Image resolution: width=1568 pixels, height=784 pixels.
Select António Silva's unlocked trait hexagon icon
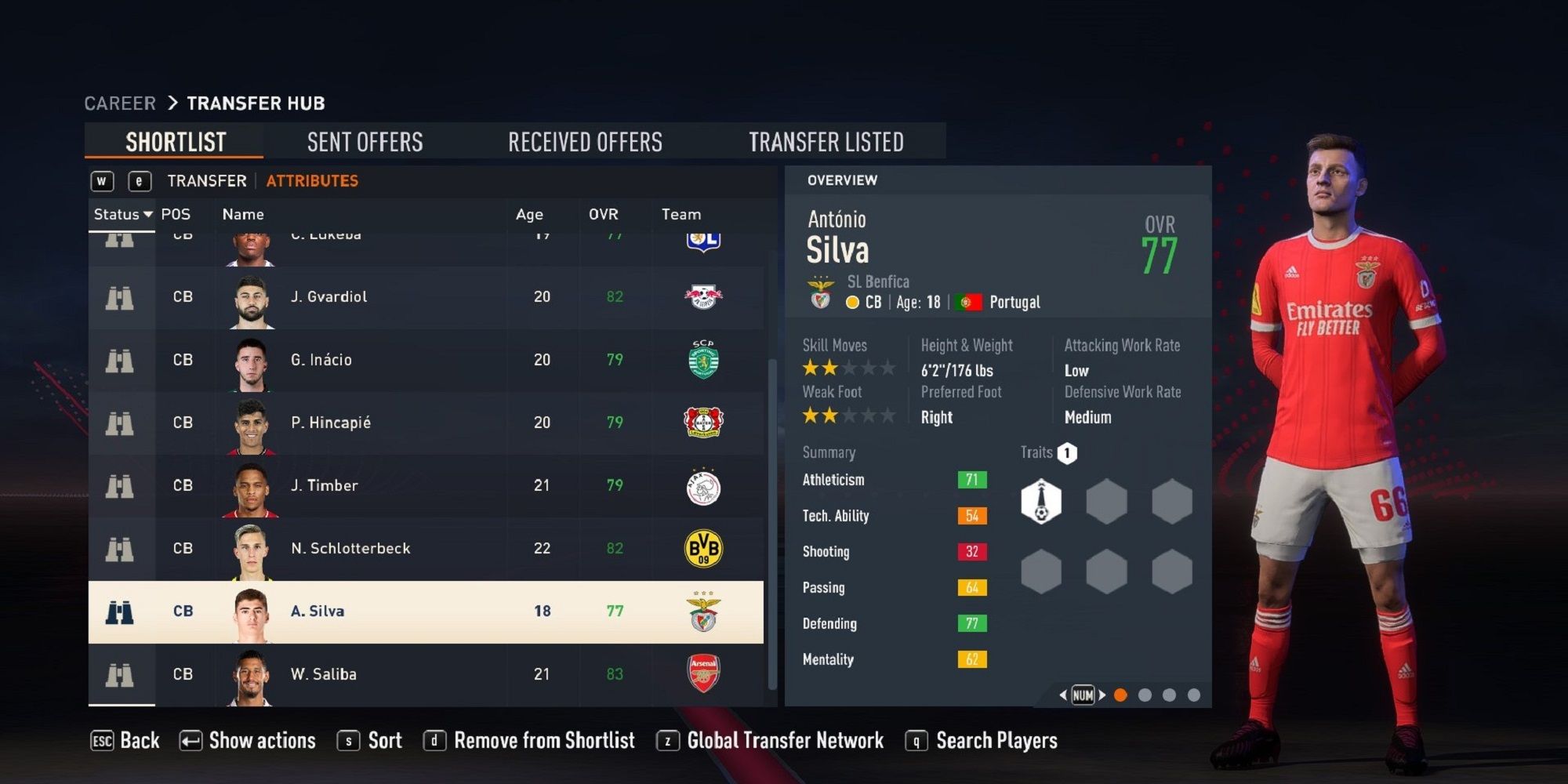pyautogui.click(x=1041, y=500)
